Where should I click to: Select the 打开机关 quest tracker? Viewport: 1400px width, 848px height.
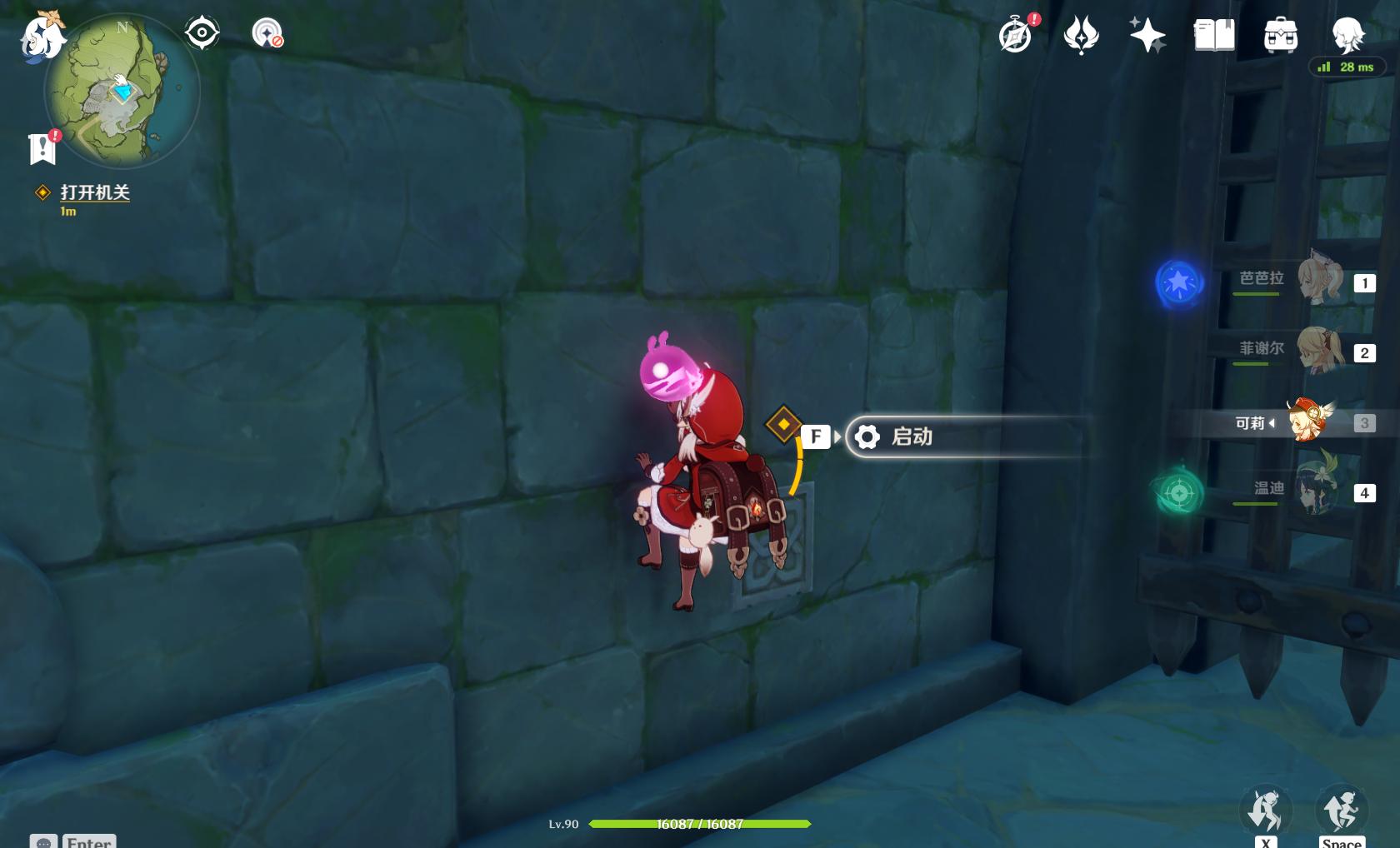tap(94, 192)
